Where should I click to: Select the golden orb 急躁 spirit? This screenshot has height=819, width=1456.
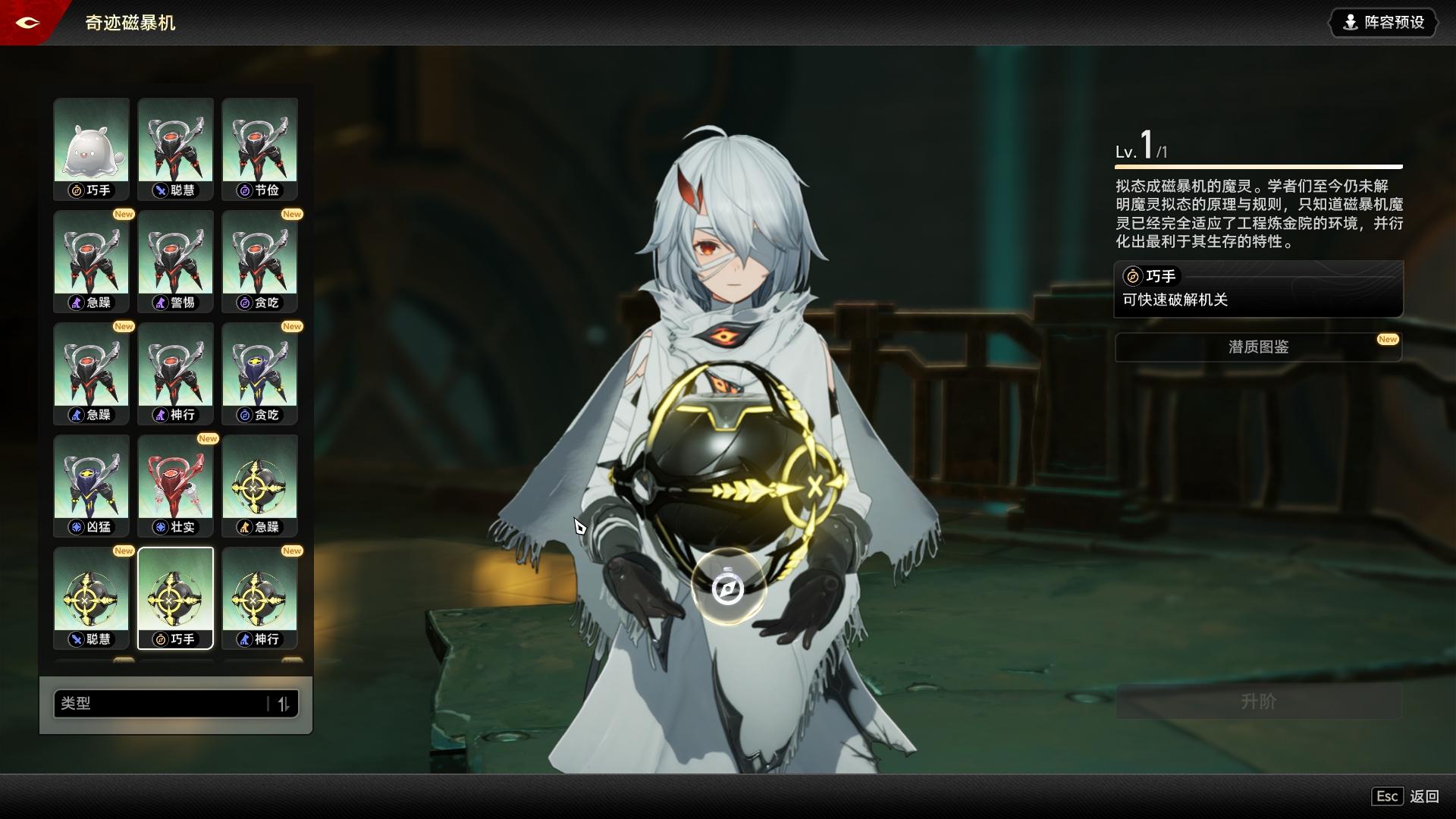coord(259,485)
